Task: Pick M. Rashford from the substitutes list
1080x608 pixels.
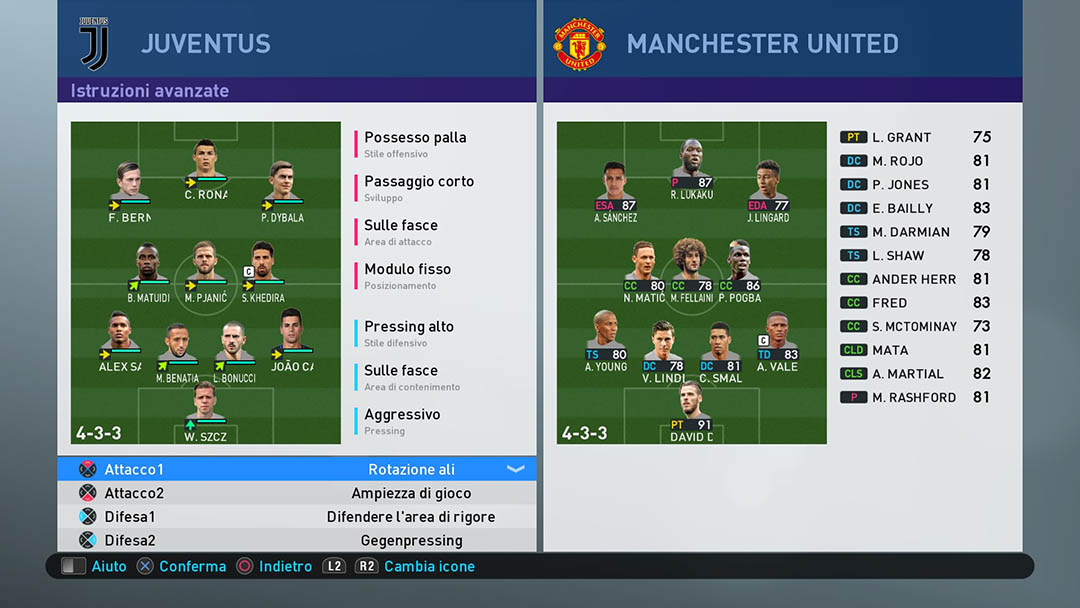Action: click(x=915, y=398)
